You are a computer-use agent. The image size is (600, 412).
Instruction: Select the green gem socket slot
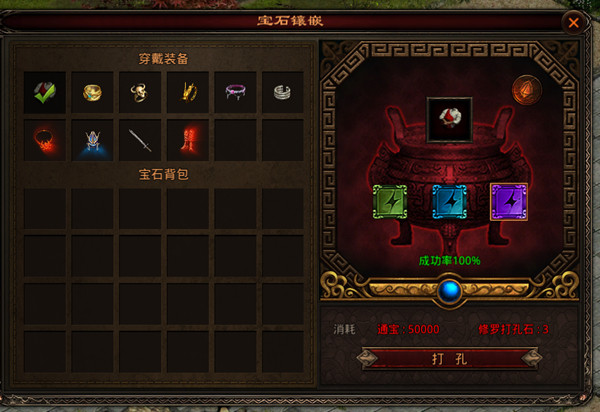click(x=390, y=202)
